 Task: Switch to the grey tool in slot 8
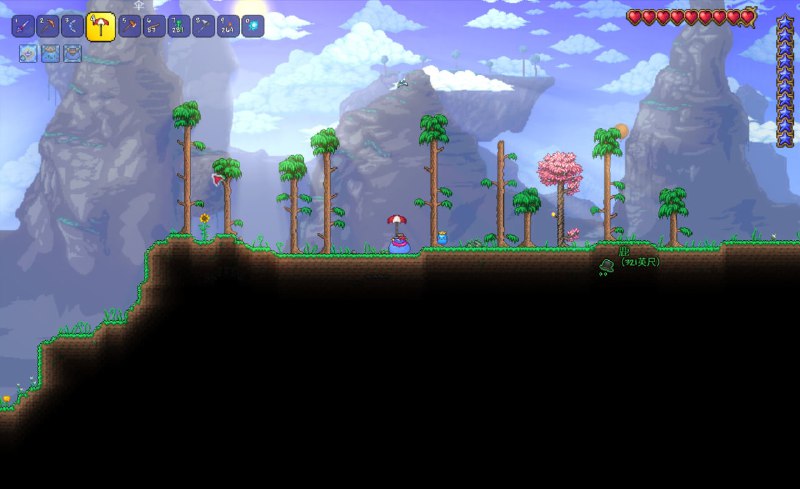coord(203,26)
